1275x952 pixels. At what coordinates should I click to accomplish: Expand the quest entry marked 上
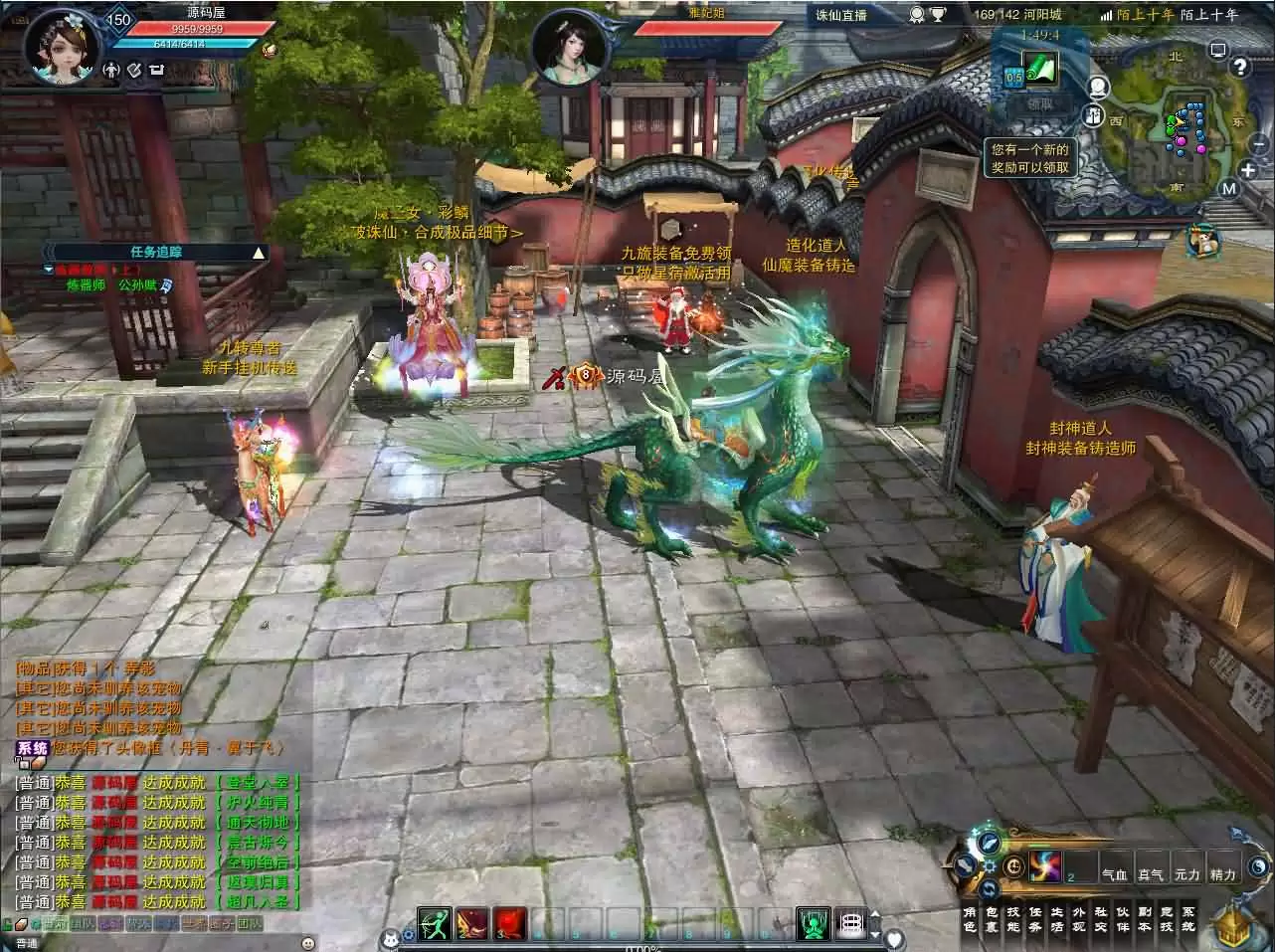click(x=48, y=269)
